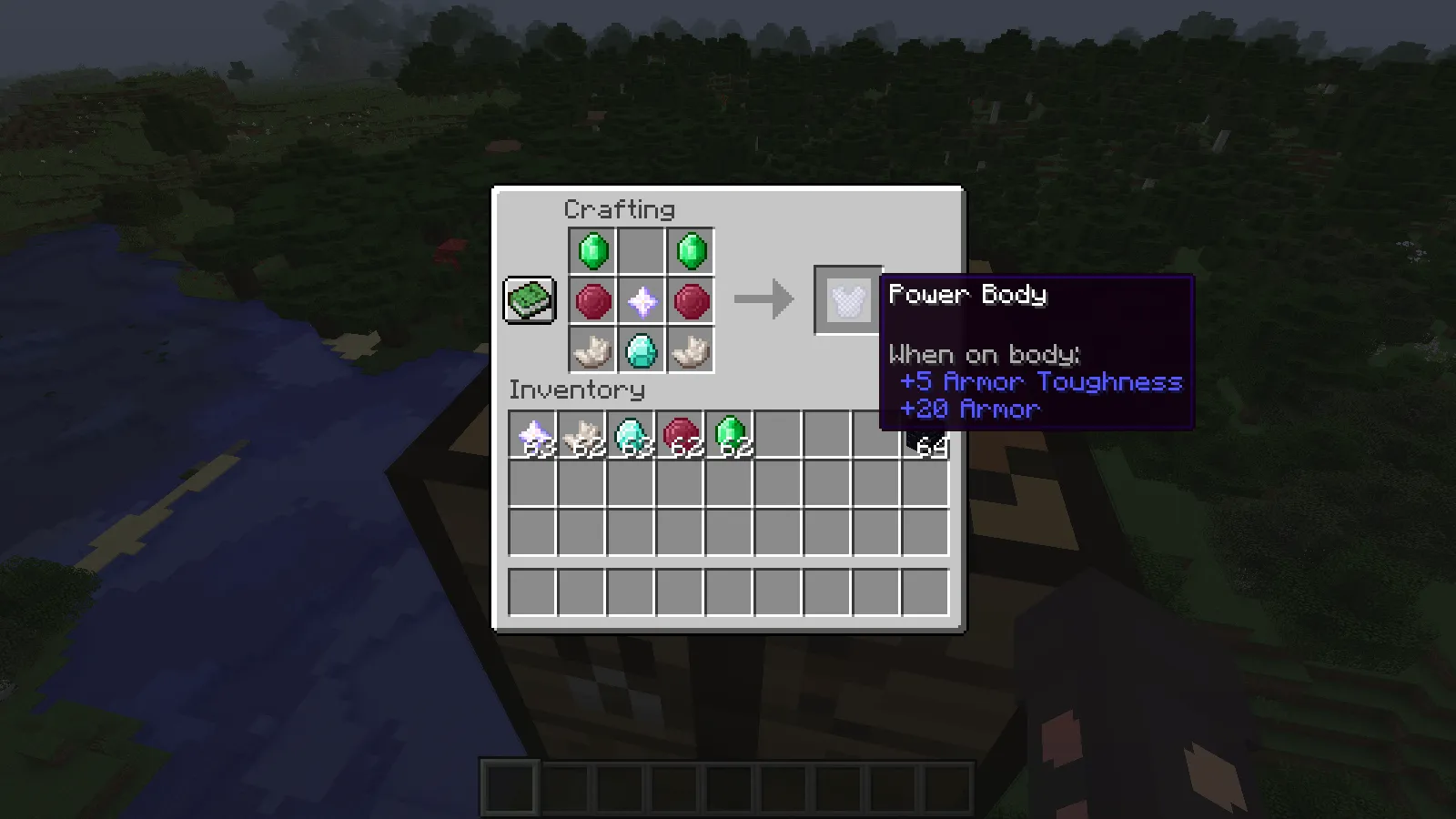Click the top-right emerald in the crafting grid
Image resolution: width=1456 pixels, height=819 pixels.
click(691, 249)
